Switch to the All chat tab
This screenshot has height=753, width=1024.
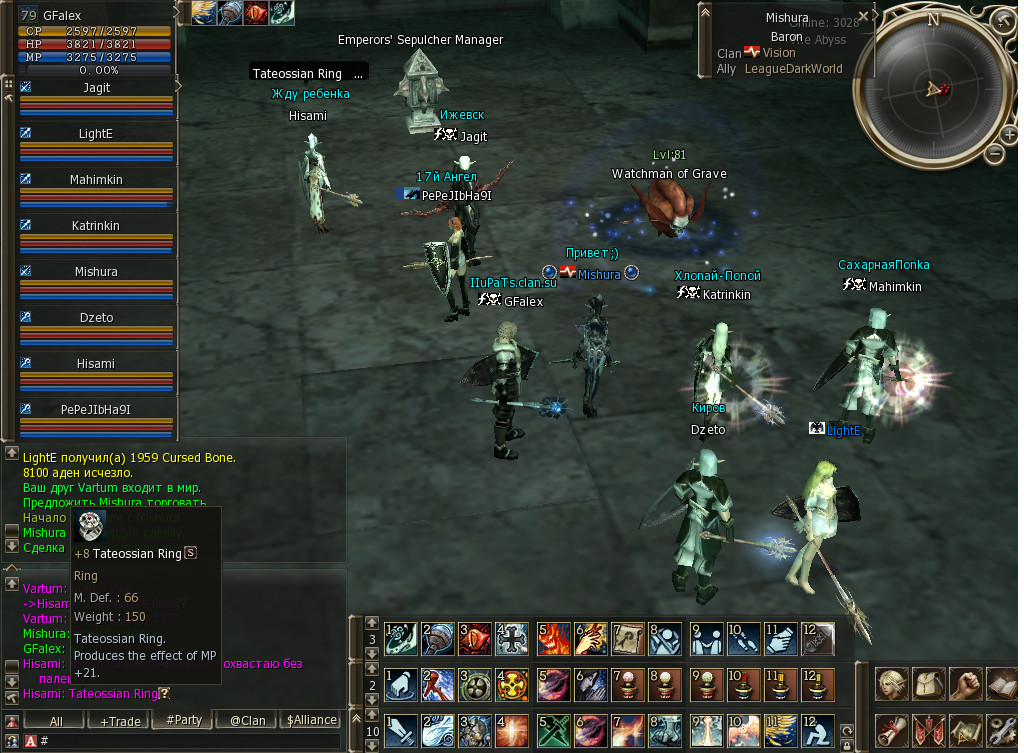pyautogui.click(x=56, y=720)
